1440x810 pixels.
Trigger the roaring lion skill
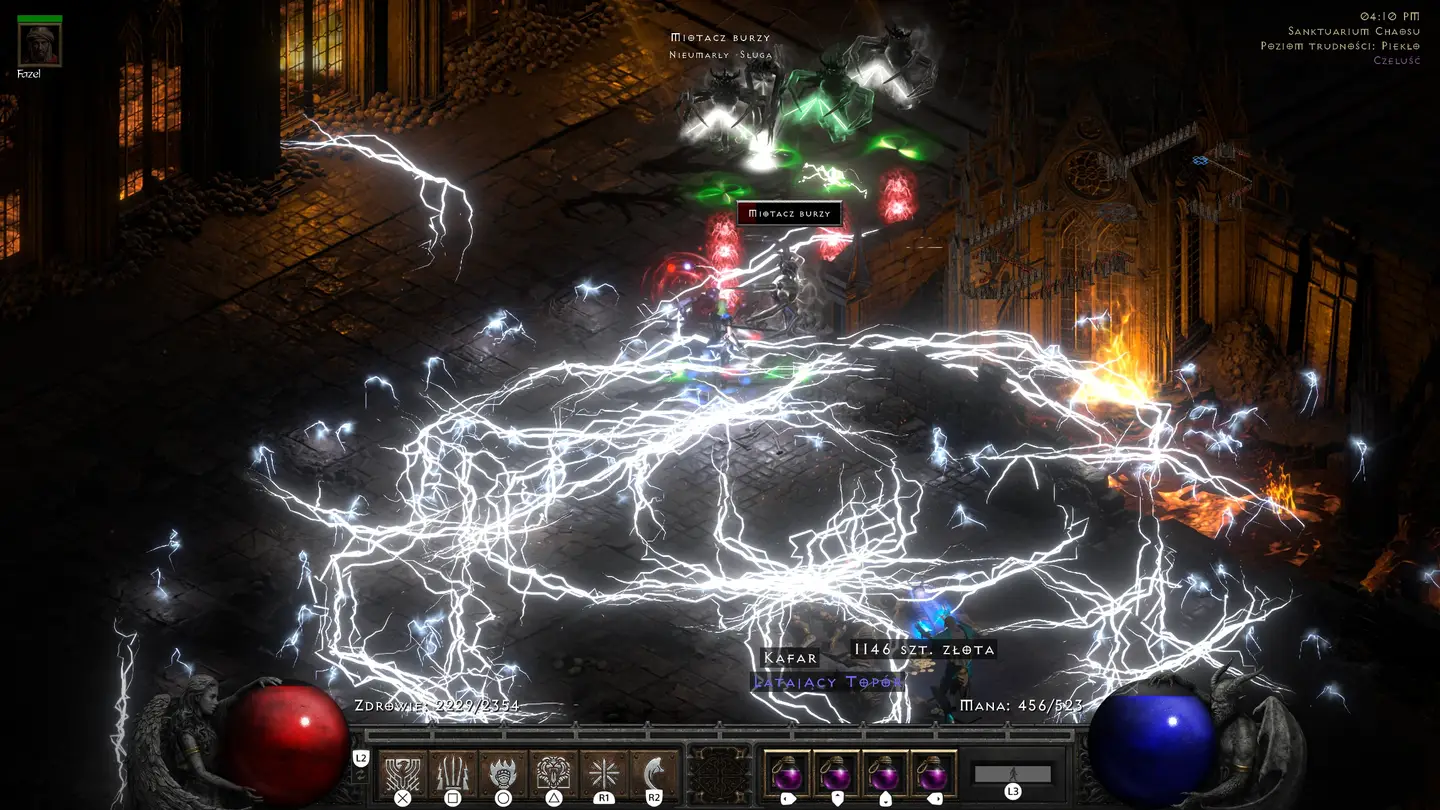(x=553, y=773)
